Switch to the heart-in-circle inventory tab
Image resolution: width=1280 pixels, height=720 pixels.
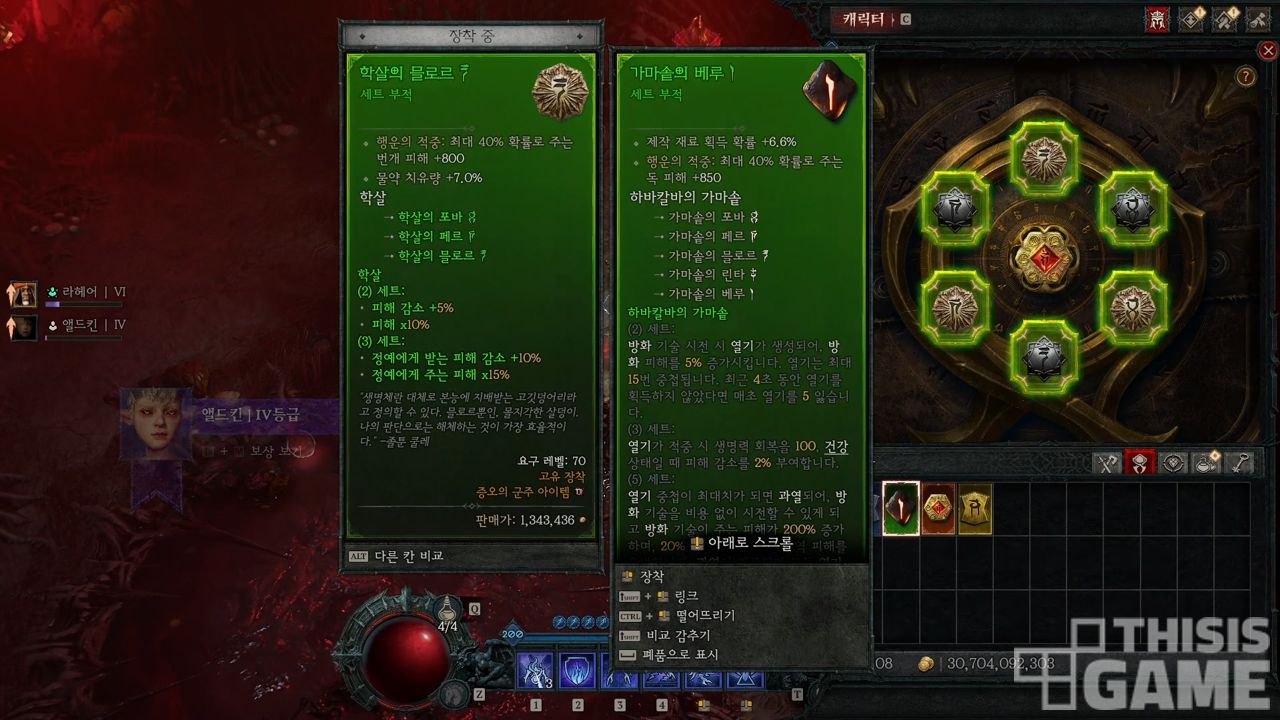pyautogui.click(x=1173, y=462)
